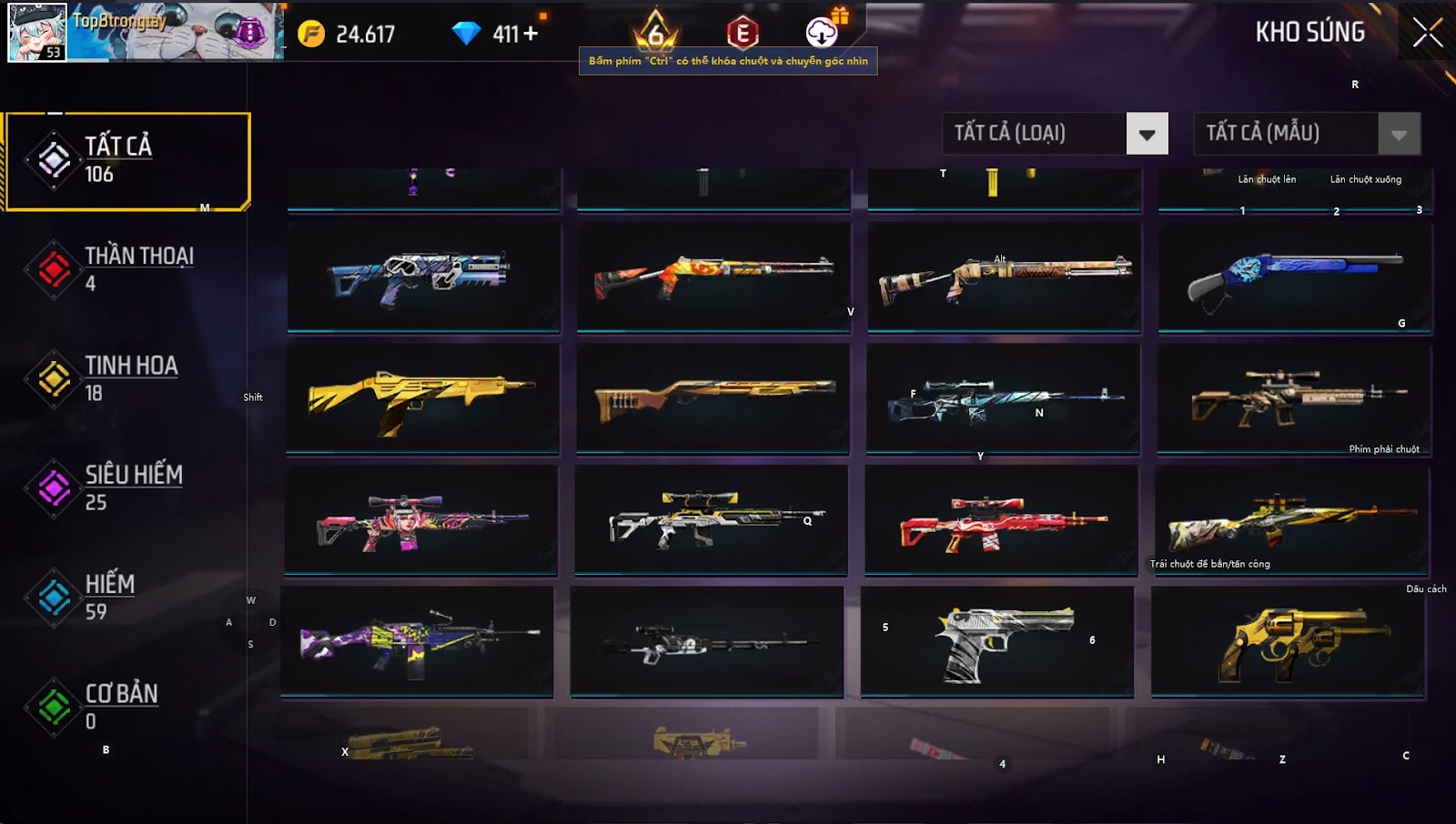Pick the yellow-gold rifle skin

(x=422, y=397)
